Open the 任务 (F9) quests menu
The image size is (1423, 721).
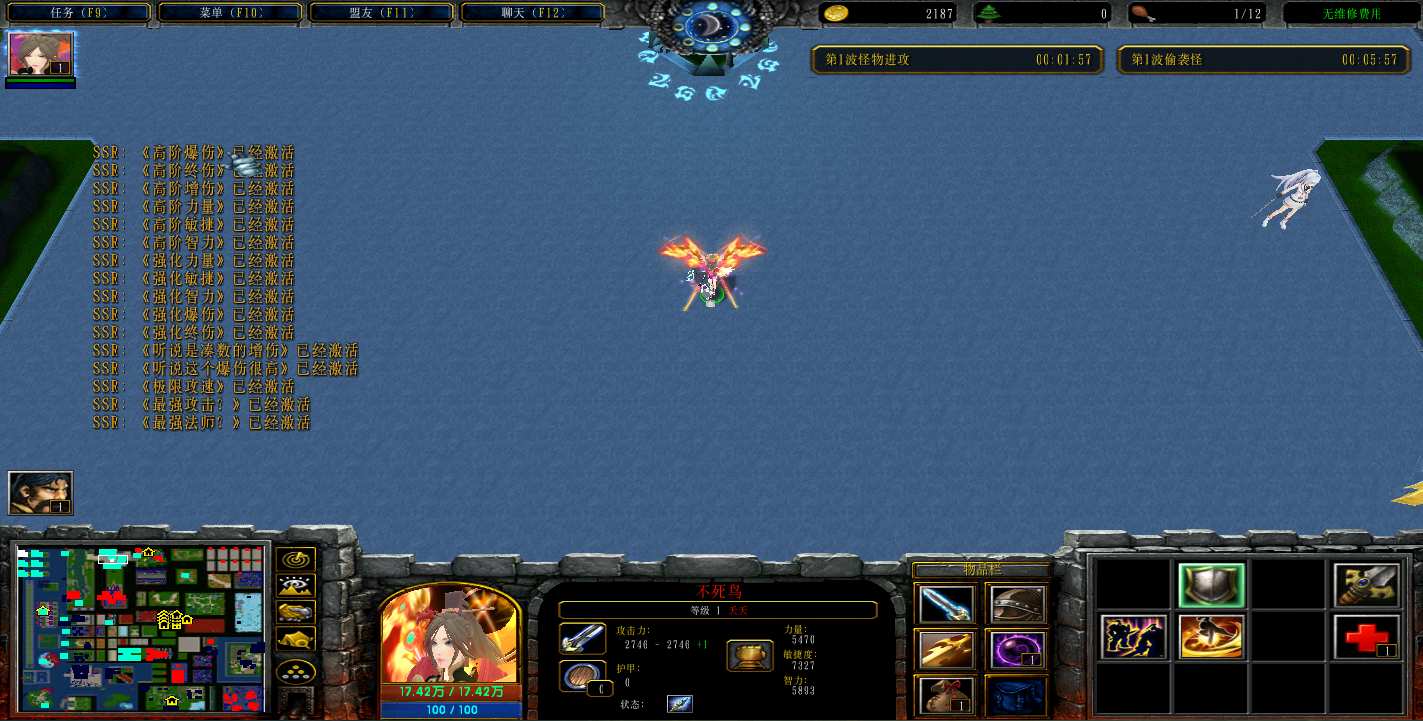78,13
